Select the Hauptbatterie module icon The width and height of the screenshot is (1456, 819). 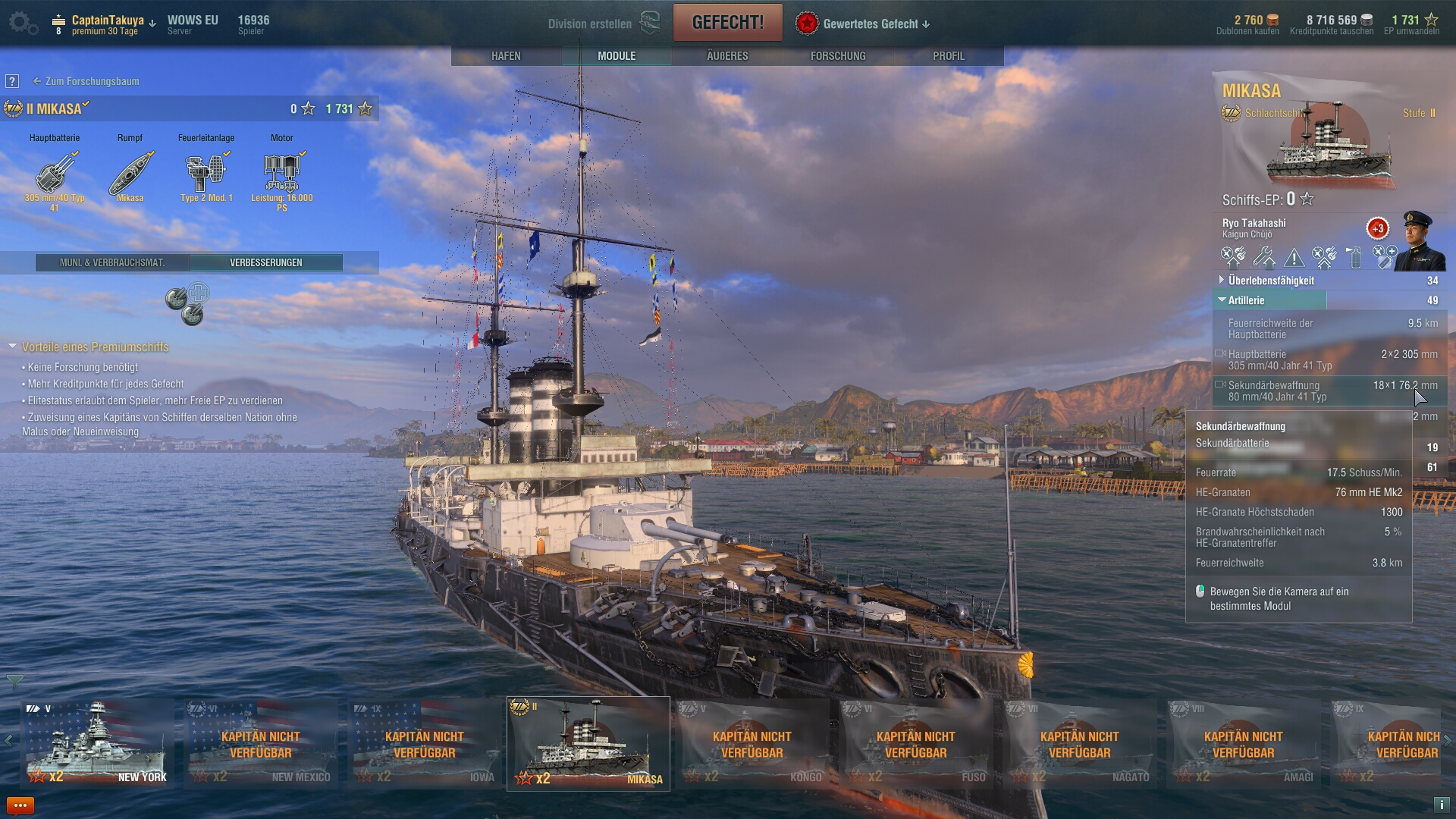pos(55,173)
